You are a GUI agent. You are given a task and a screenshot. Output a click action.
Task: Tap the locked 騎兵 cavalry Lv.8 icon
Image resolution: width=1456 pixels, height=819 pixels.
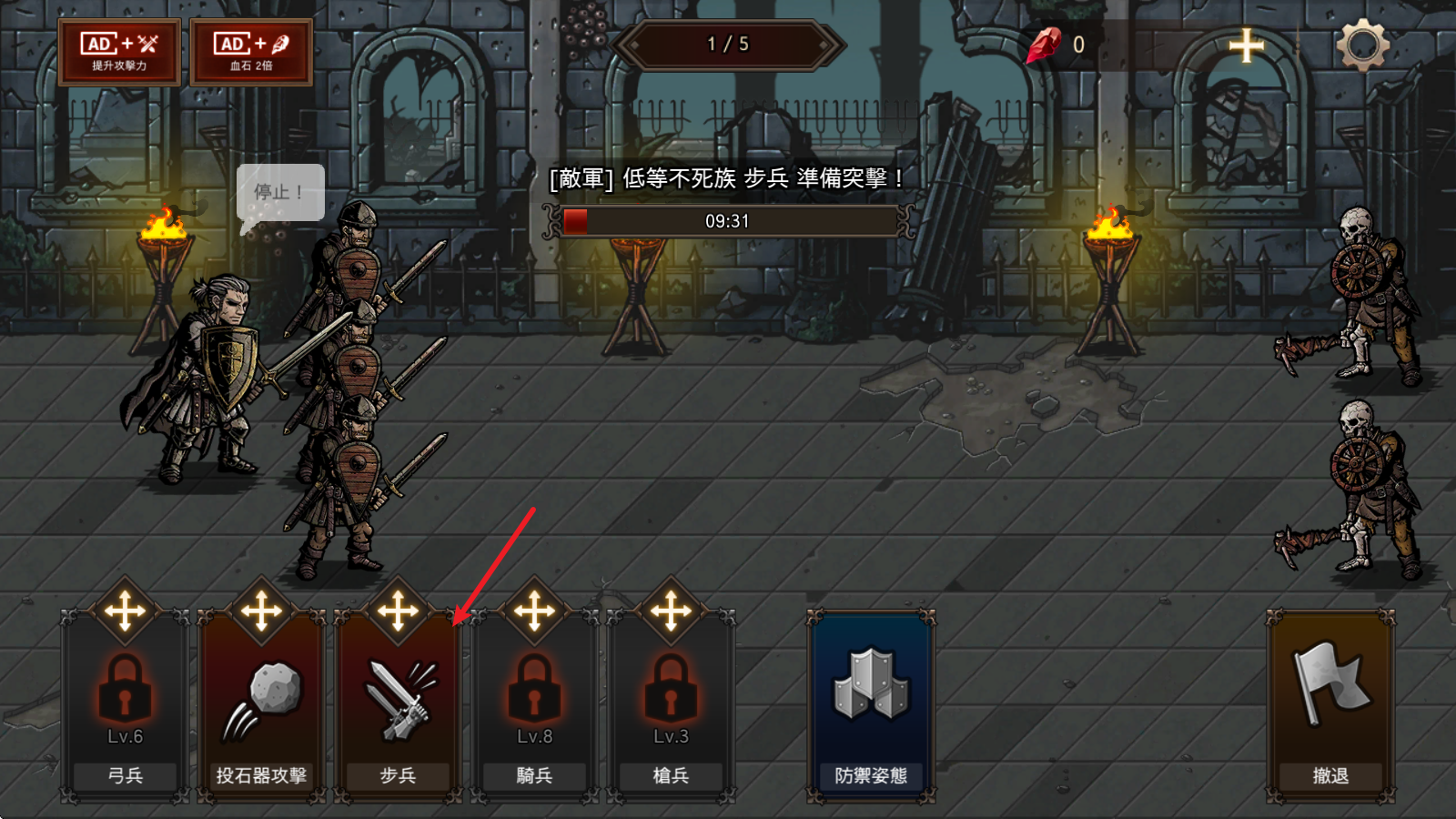[533, 693]
